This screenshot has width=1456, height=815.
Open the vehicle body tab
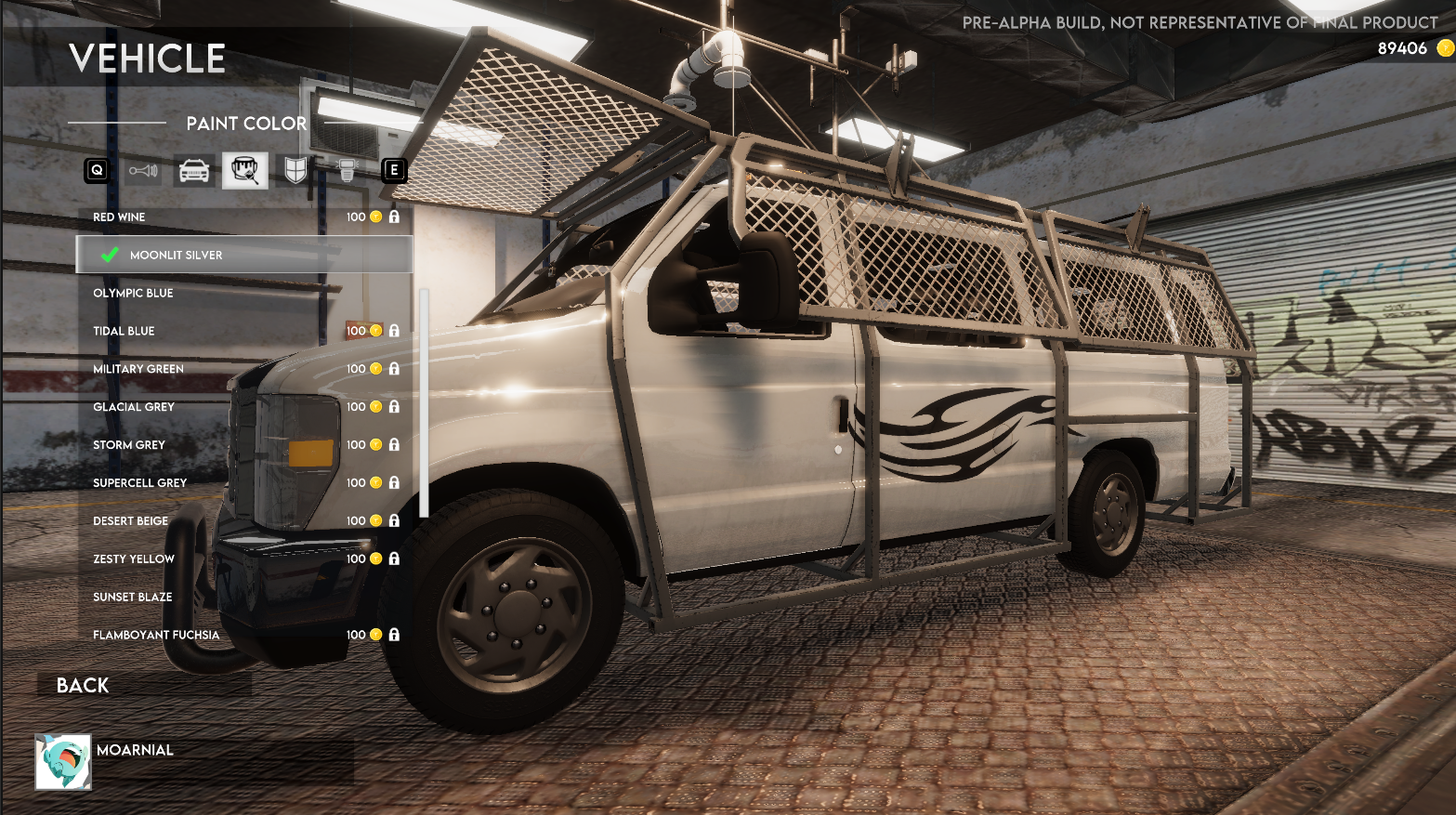[194, 171]
